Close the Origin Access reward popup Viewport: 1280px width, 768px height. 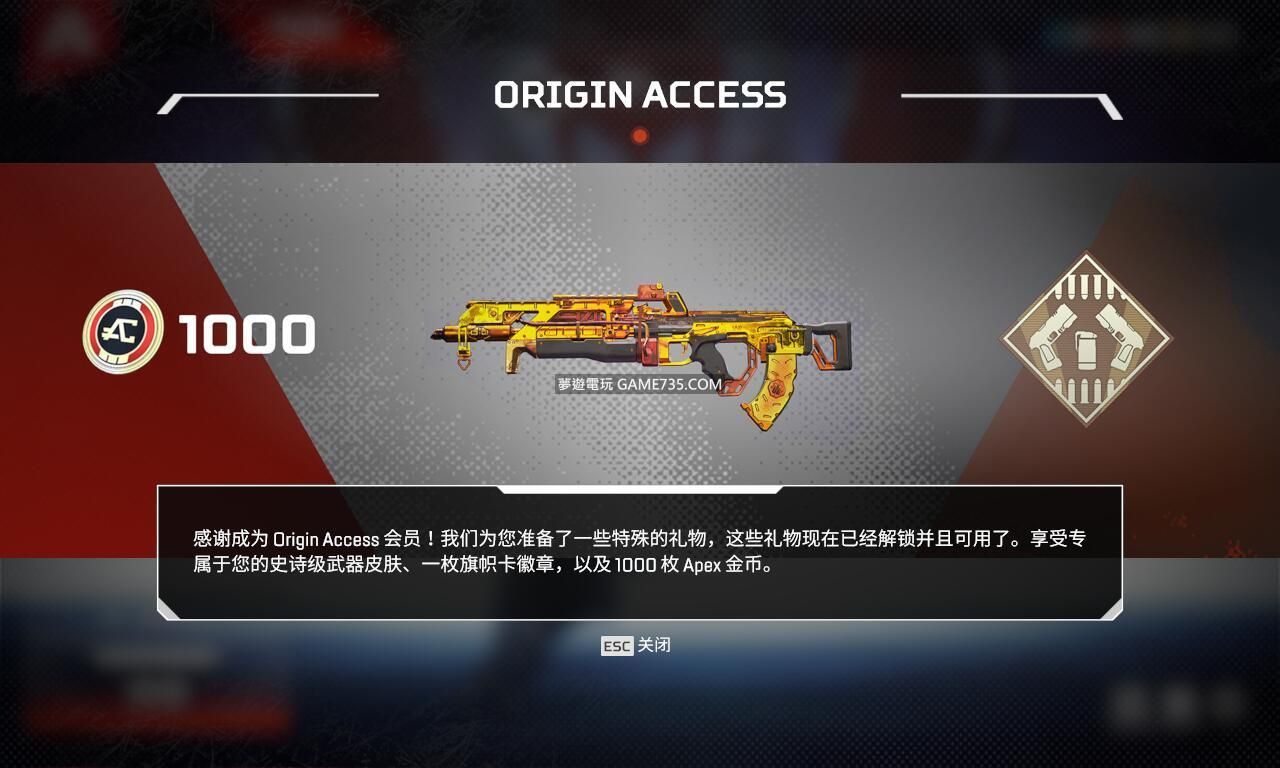(636, 646)
